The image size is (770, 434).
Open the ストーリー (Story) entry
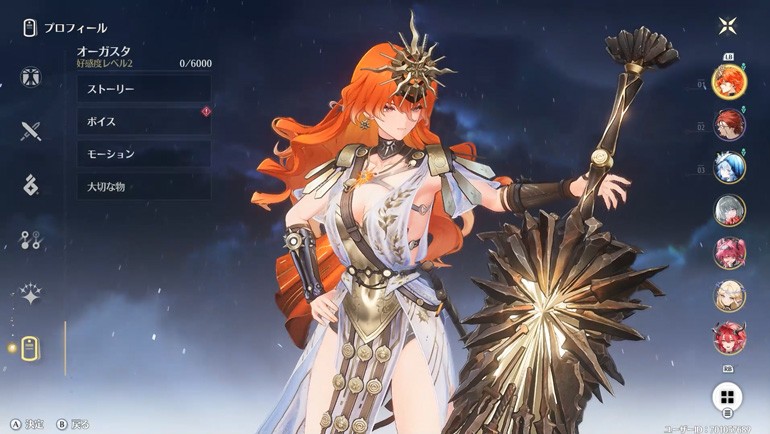[143, 89]
